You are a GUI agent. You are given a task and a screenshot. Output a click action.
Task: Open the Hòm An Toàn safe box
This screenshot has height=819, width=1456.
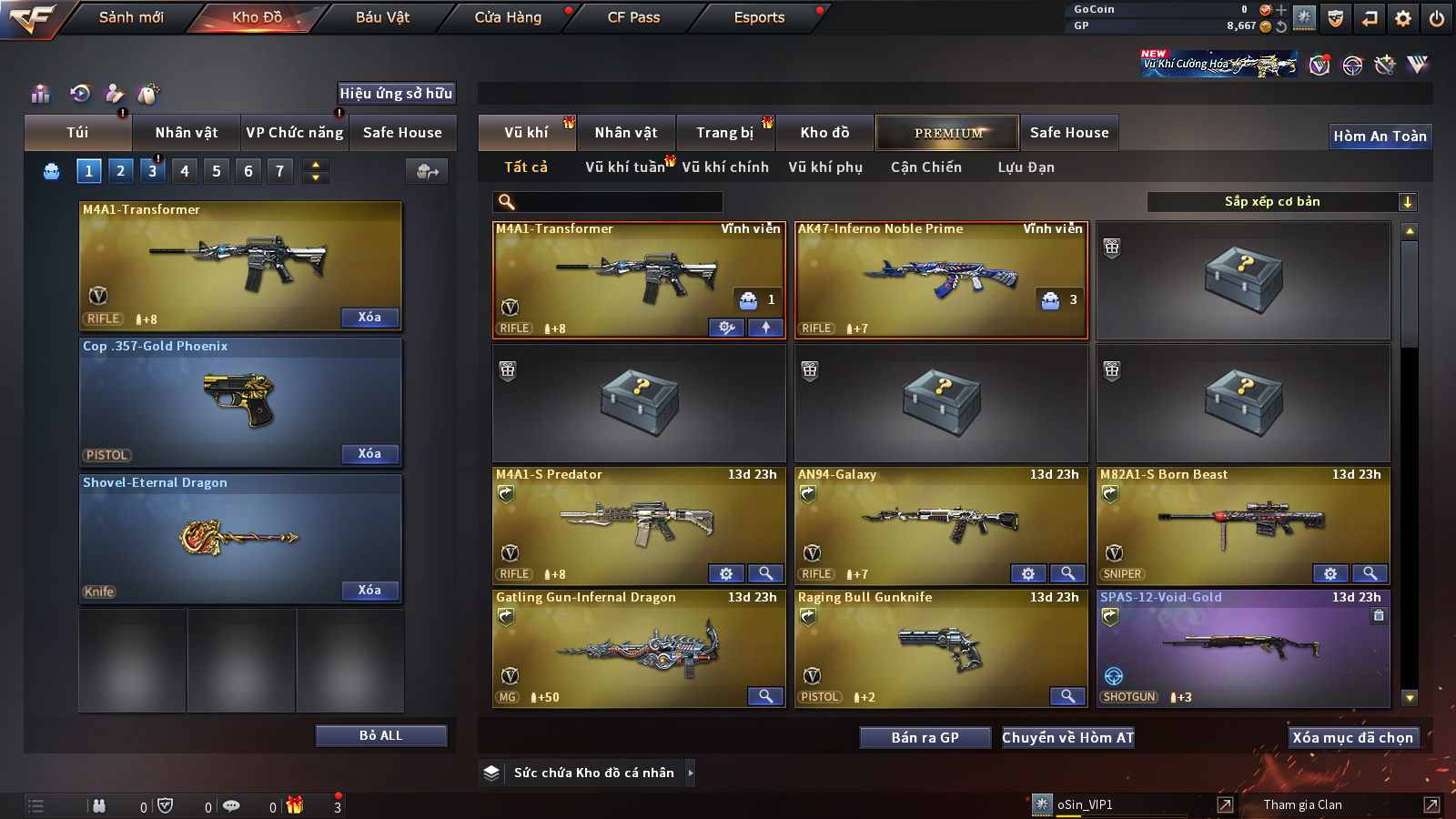[x=1380, y=136]
